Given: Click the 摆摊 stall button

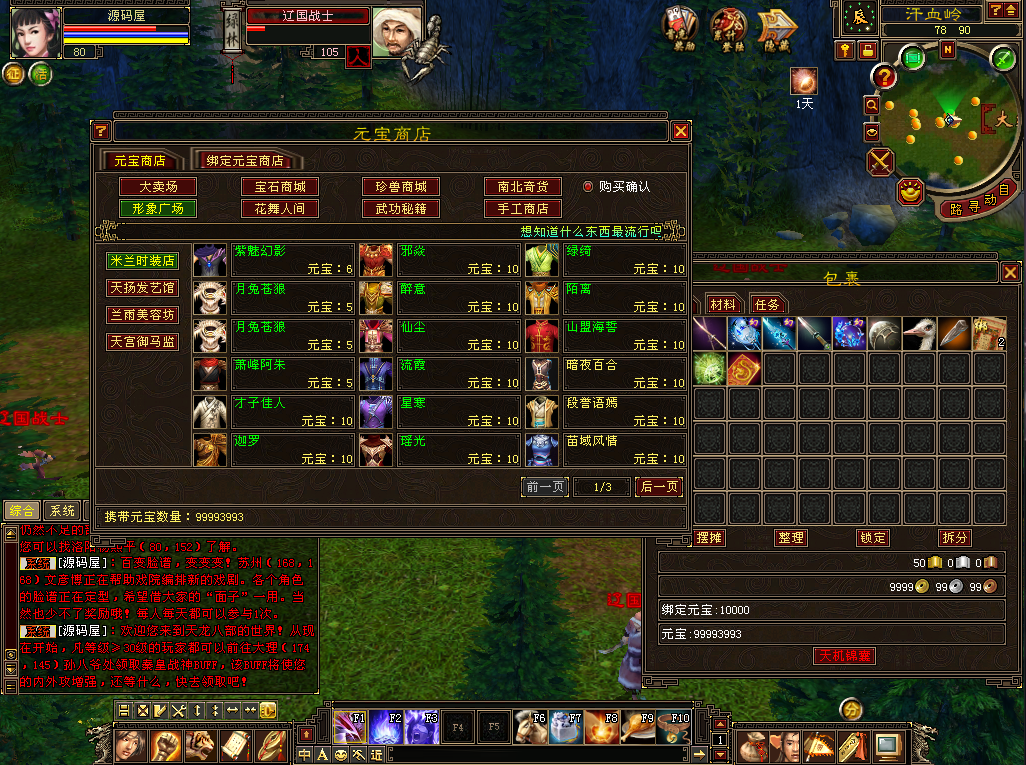Looking at the screenshot, I should click(x=709, y=538).
